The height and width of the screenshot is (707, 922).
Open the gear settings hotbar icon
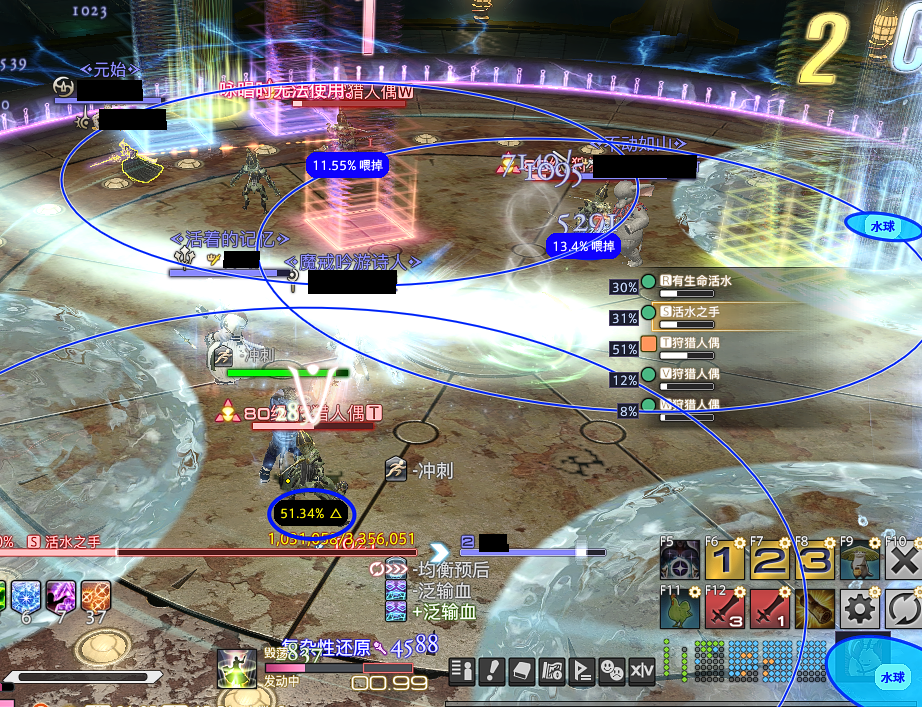click(859, 608)
